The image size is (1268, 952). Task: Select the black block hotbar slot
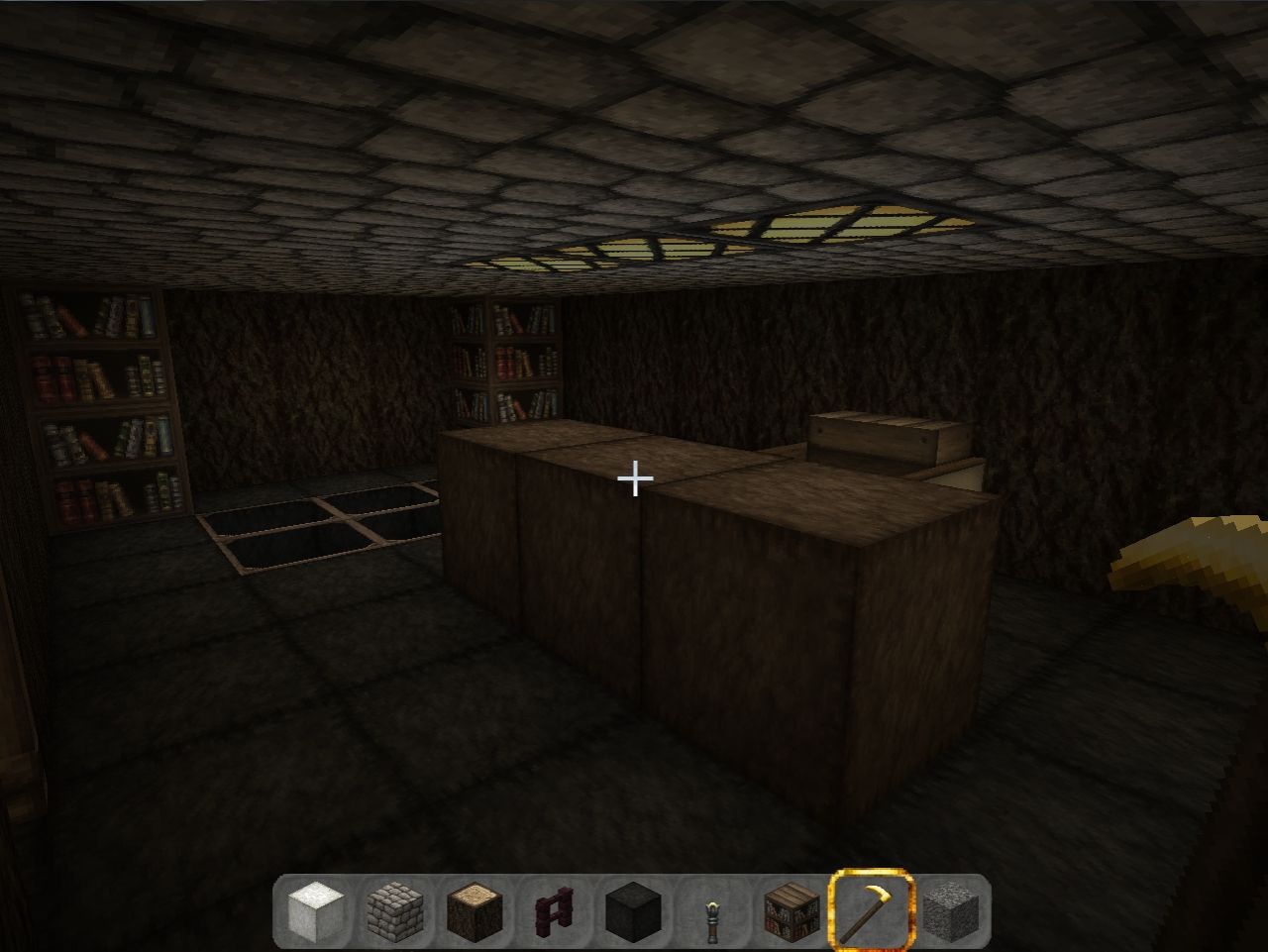633,909
